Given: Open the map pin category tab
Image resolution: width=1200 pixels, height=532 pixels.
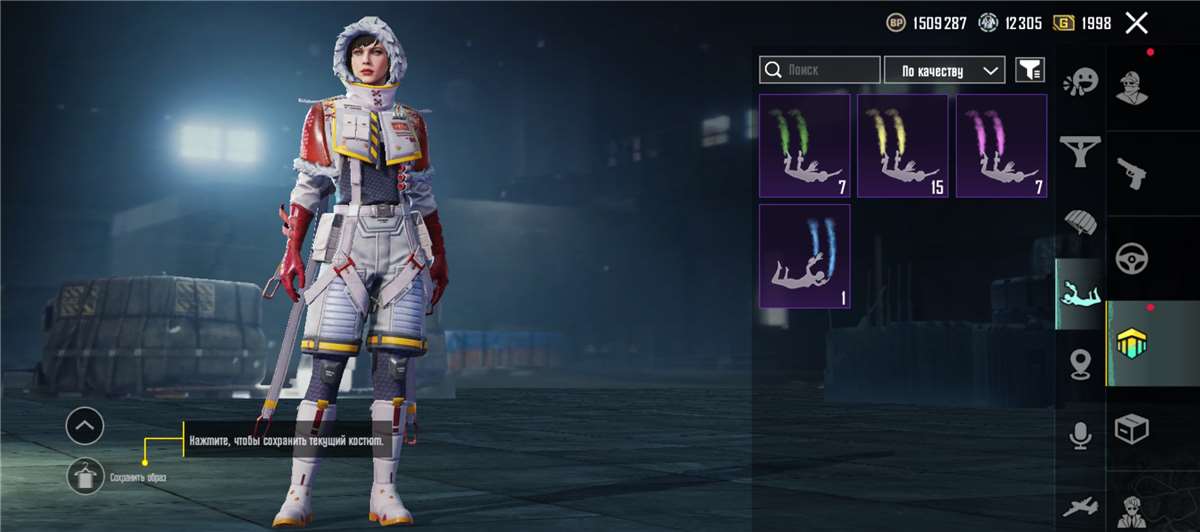Looking at the screenshot, I should [1080, 365].
